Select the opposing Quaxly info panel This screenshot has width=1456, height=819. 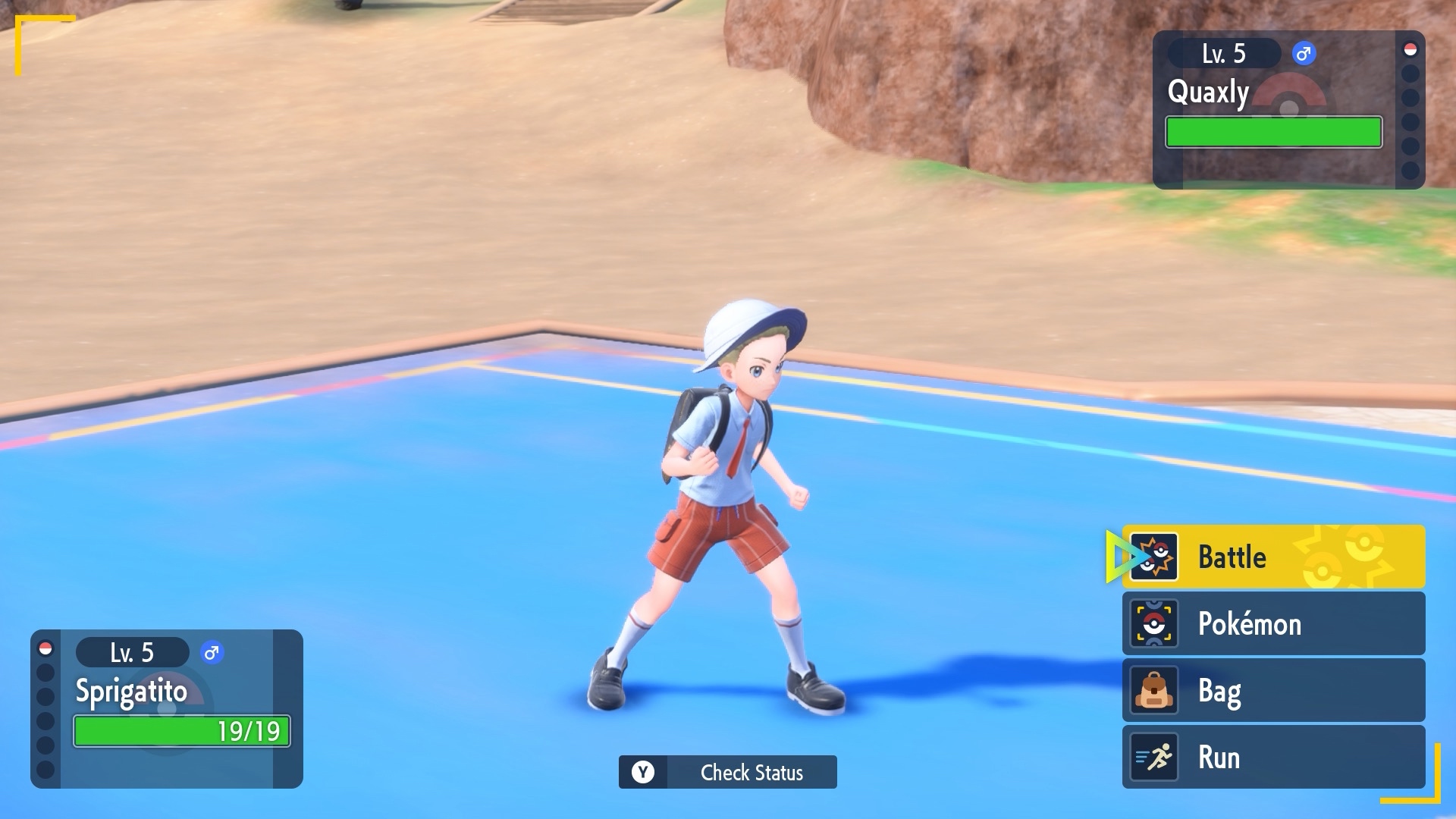pos(1288,110)
